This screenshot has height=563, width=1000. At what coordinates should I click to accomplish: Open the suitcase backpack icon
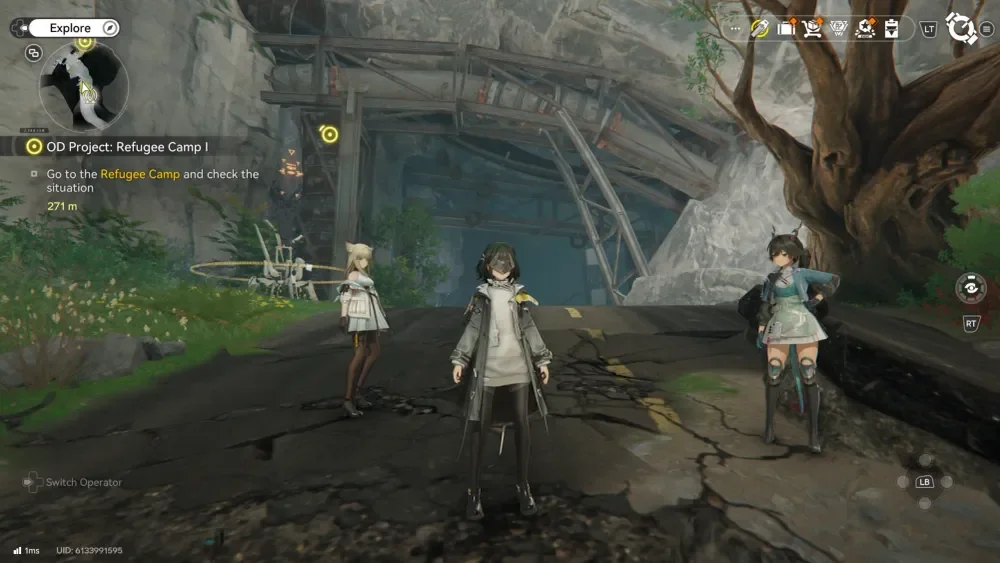coord(786,28)
